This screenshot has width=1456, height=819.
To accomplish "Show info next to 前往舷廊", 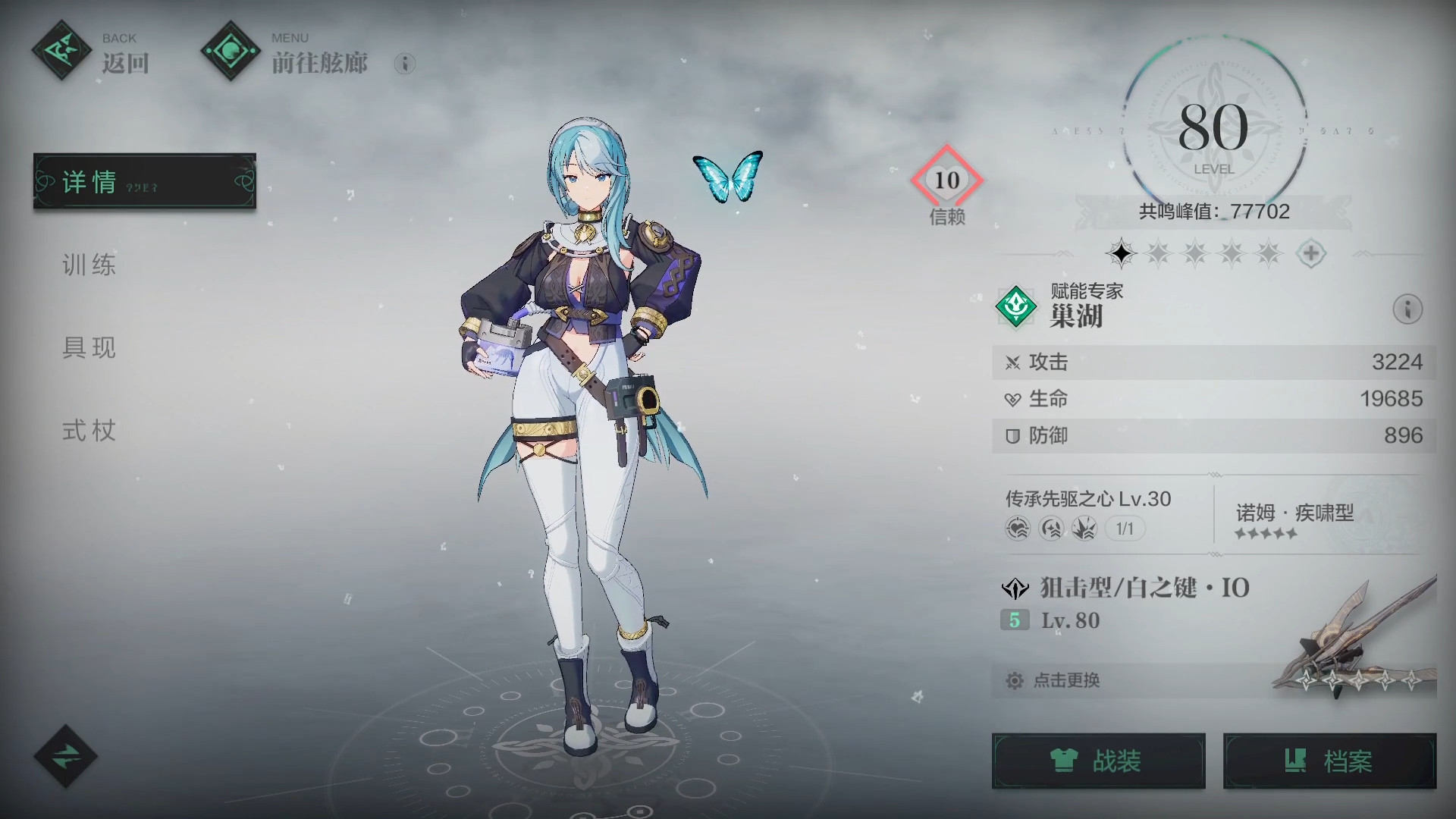I will [405, 64].
